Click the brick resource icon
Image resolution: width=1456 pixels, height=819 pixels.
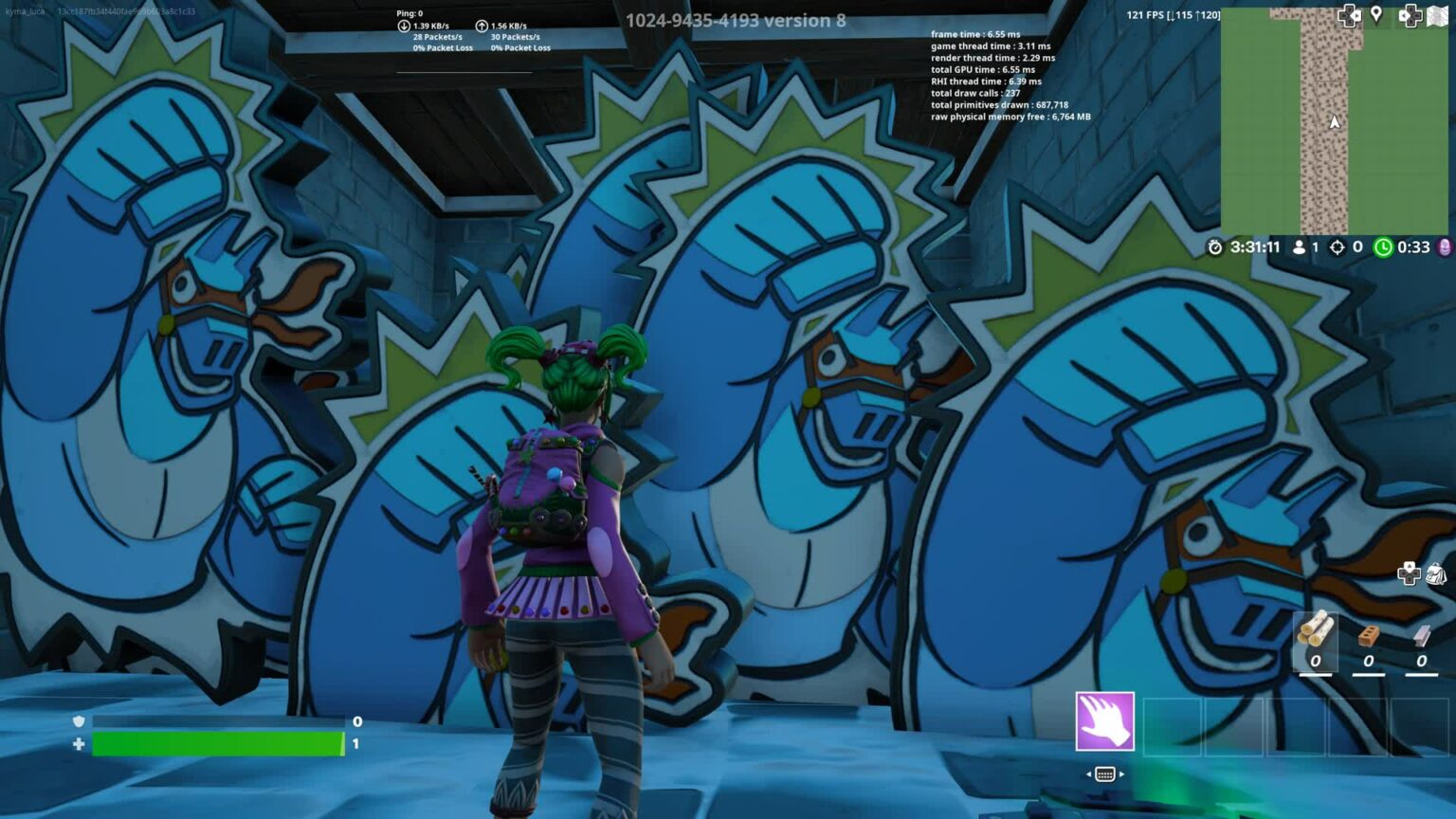click(x=1368, y=635)
